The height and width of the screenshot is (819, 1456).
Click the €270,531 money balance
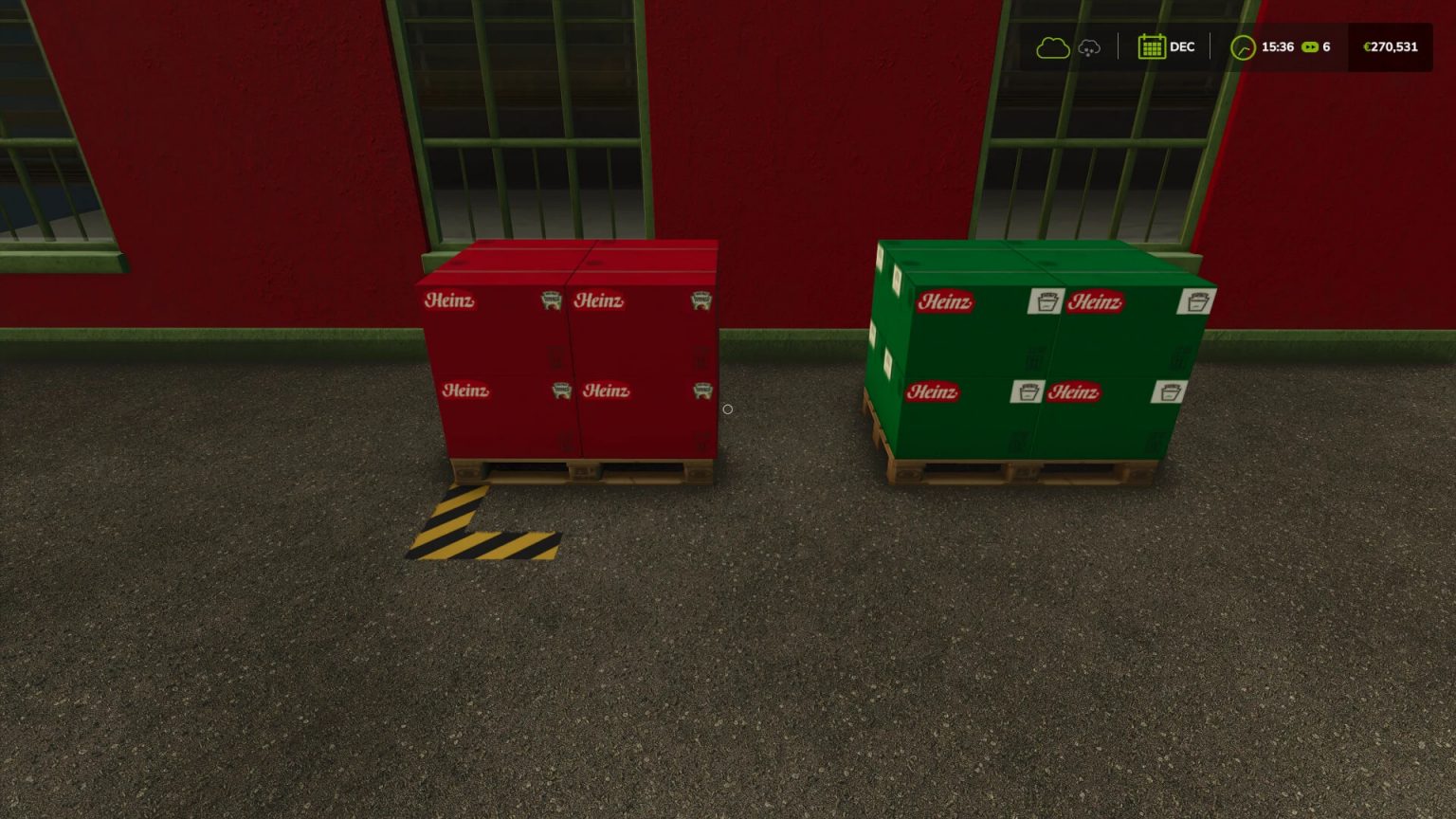click(x=1389, y=46)
